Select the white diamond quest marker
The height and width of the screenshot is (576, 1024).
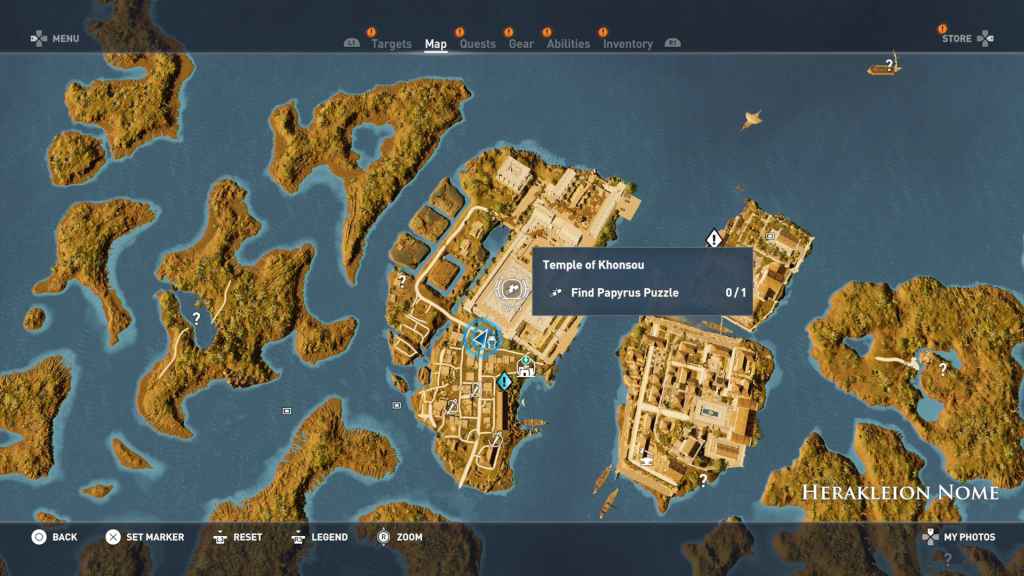(x=713, y=238)
